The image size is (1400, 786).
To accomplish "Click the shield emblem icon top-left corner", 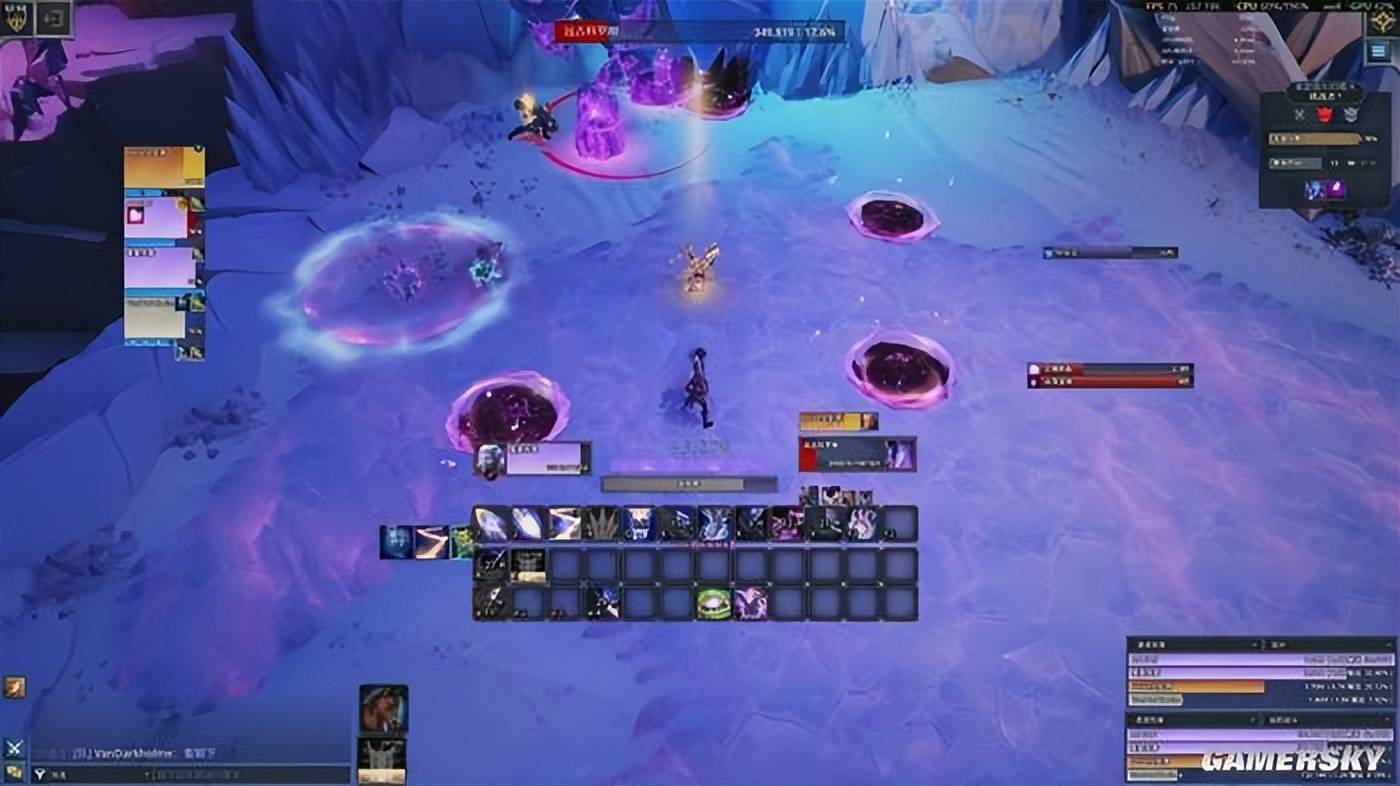I will (17, 17).
